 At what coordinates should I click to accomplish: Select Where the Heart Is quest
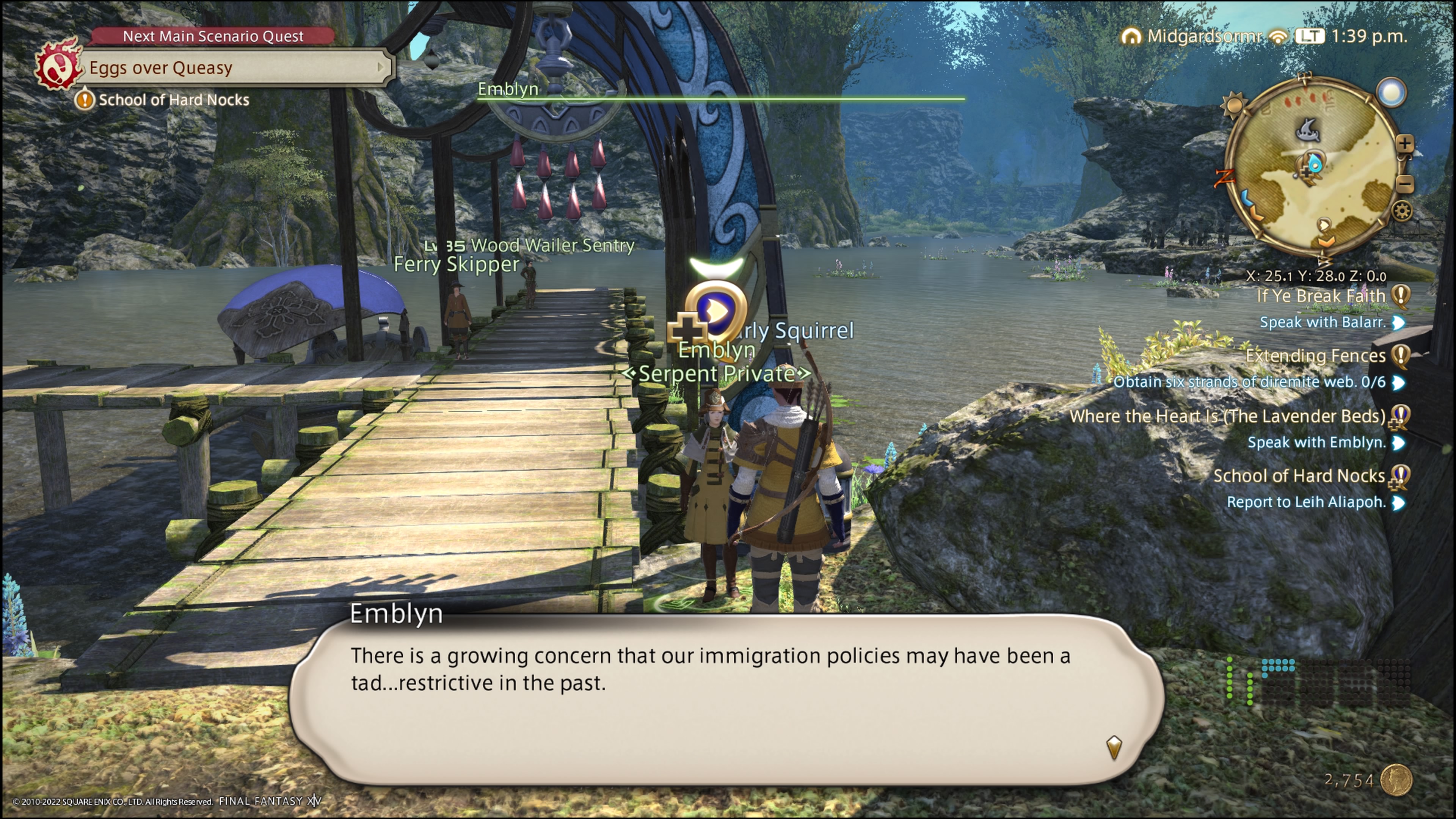pyautogui.click(x=1227, y=417)
